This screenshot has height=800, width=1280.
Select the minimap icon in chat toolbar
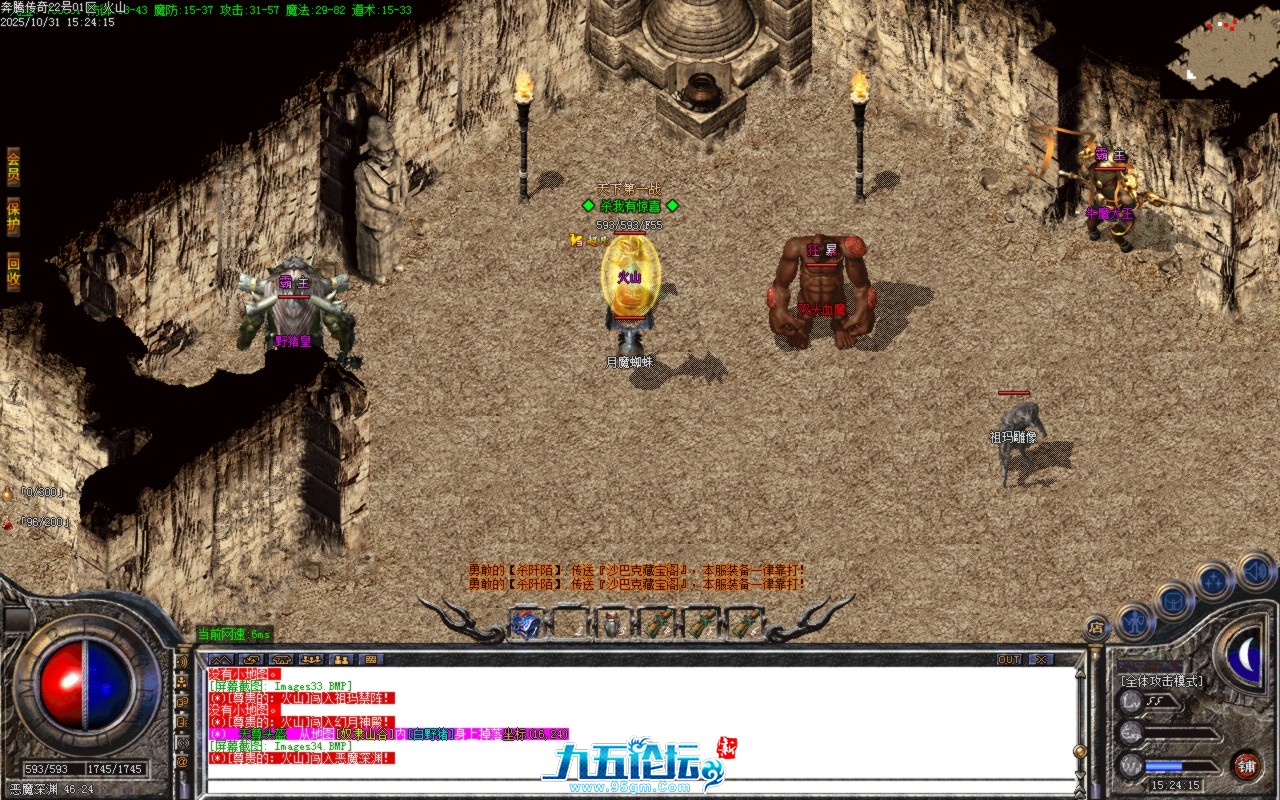point(281,660)
